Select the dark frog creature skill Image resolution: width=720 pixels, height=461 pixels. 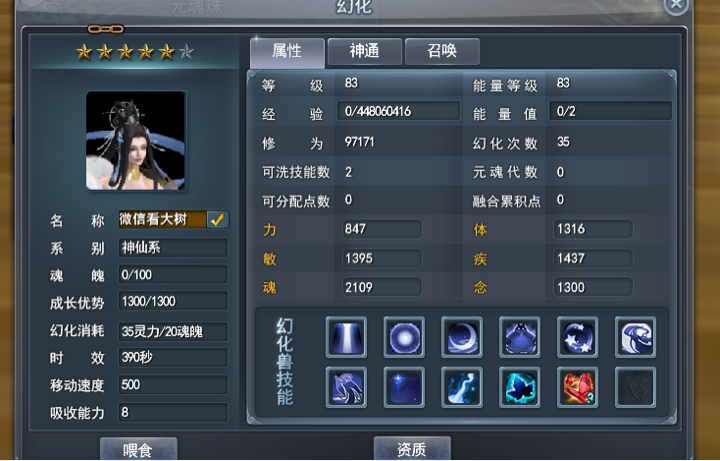pos(520,337)
